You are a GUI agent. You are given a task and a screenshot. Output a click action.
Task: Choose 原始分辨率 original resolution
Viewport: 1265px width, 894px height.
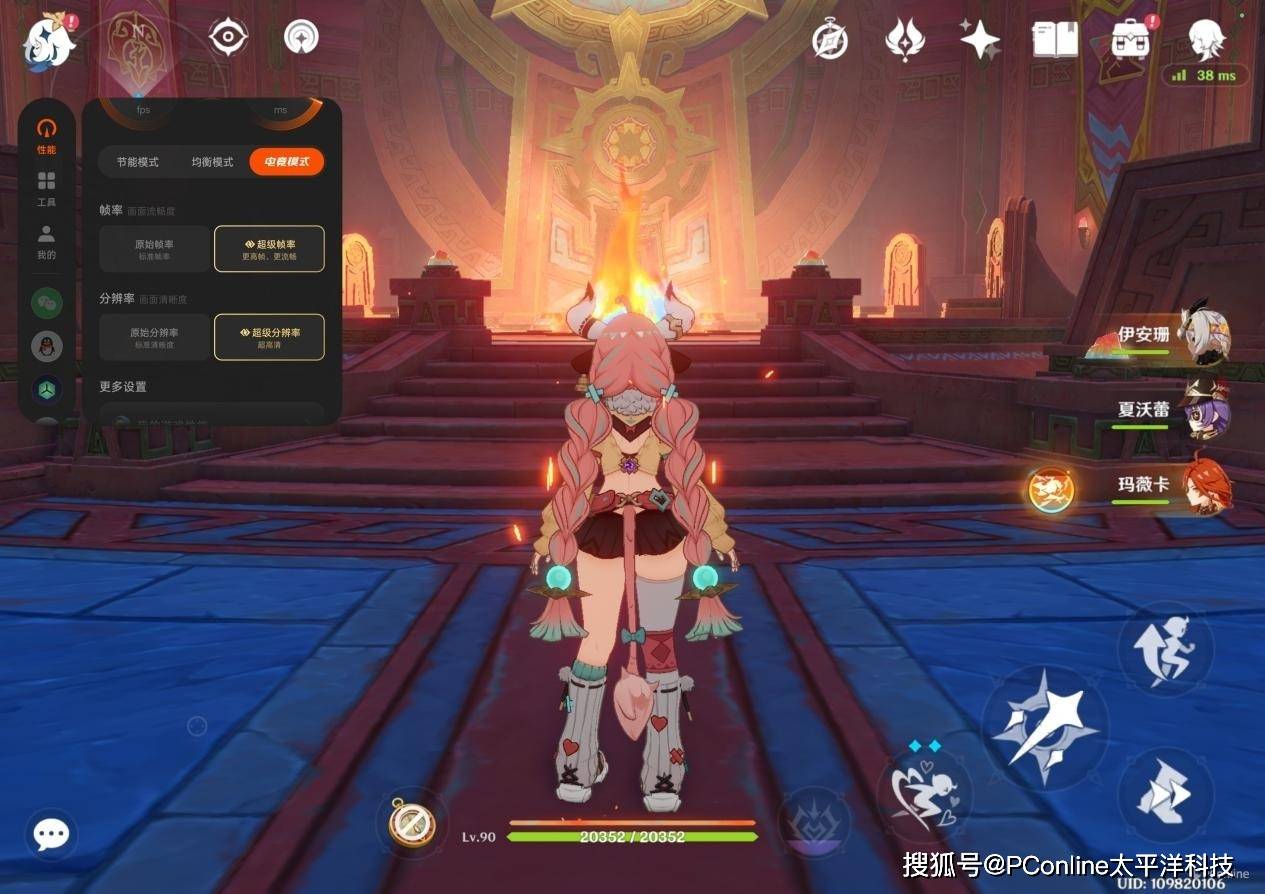pos(155,337)
